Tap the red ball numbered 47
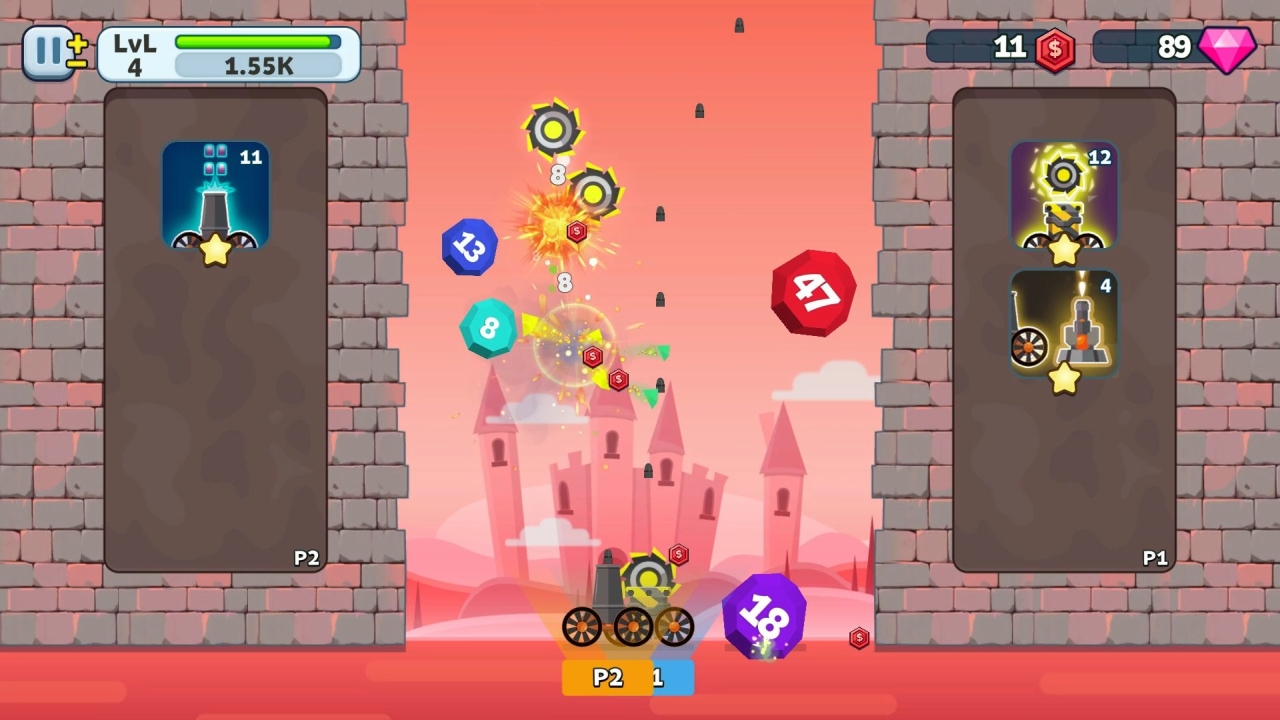Viewport: 1280px width, 720px height. click(x=812, y=291)
